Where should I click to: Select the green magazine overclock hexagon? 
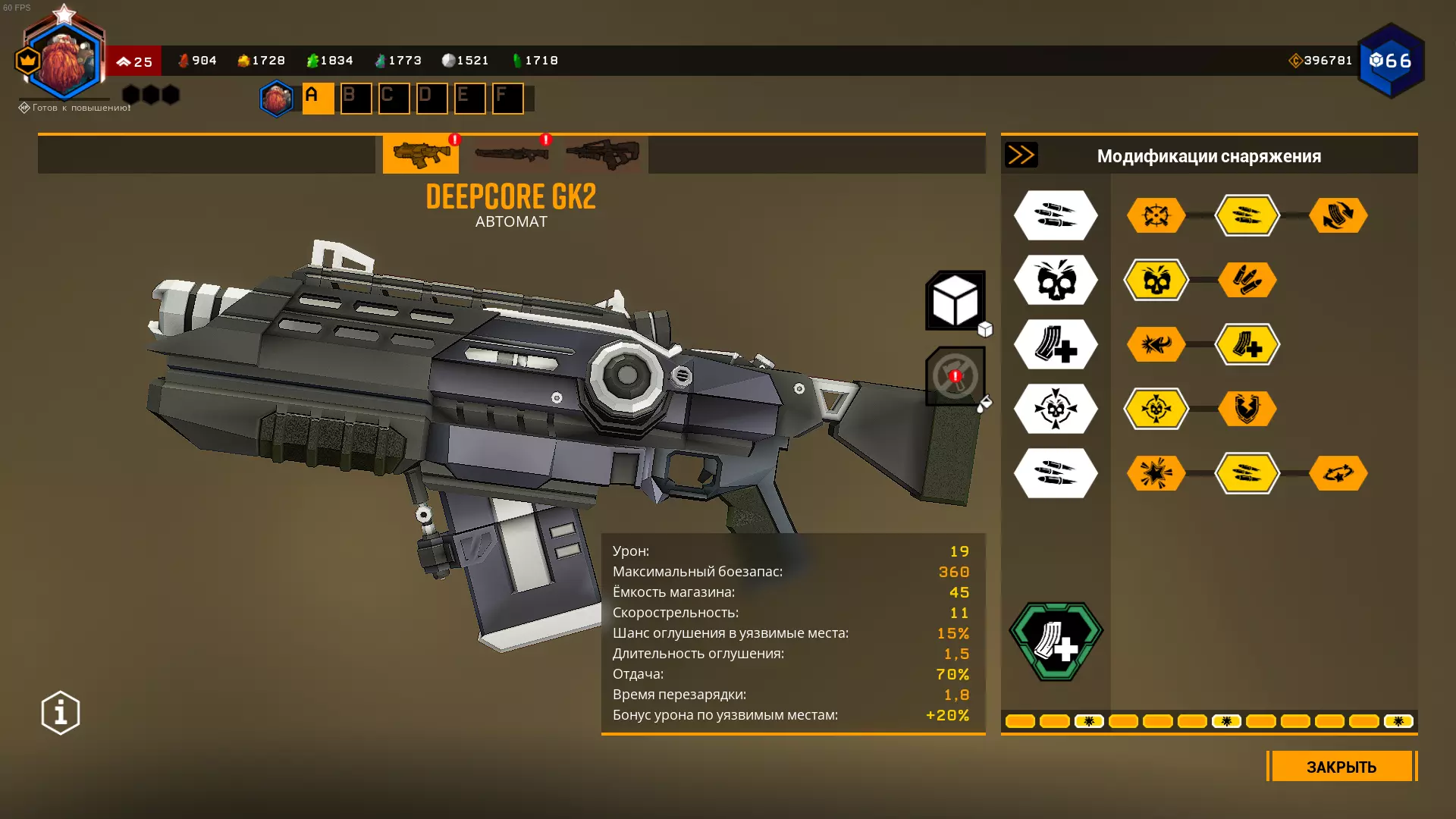pyautogui.click(x=1056, y=642)
